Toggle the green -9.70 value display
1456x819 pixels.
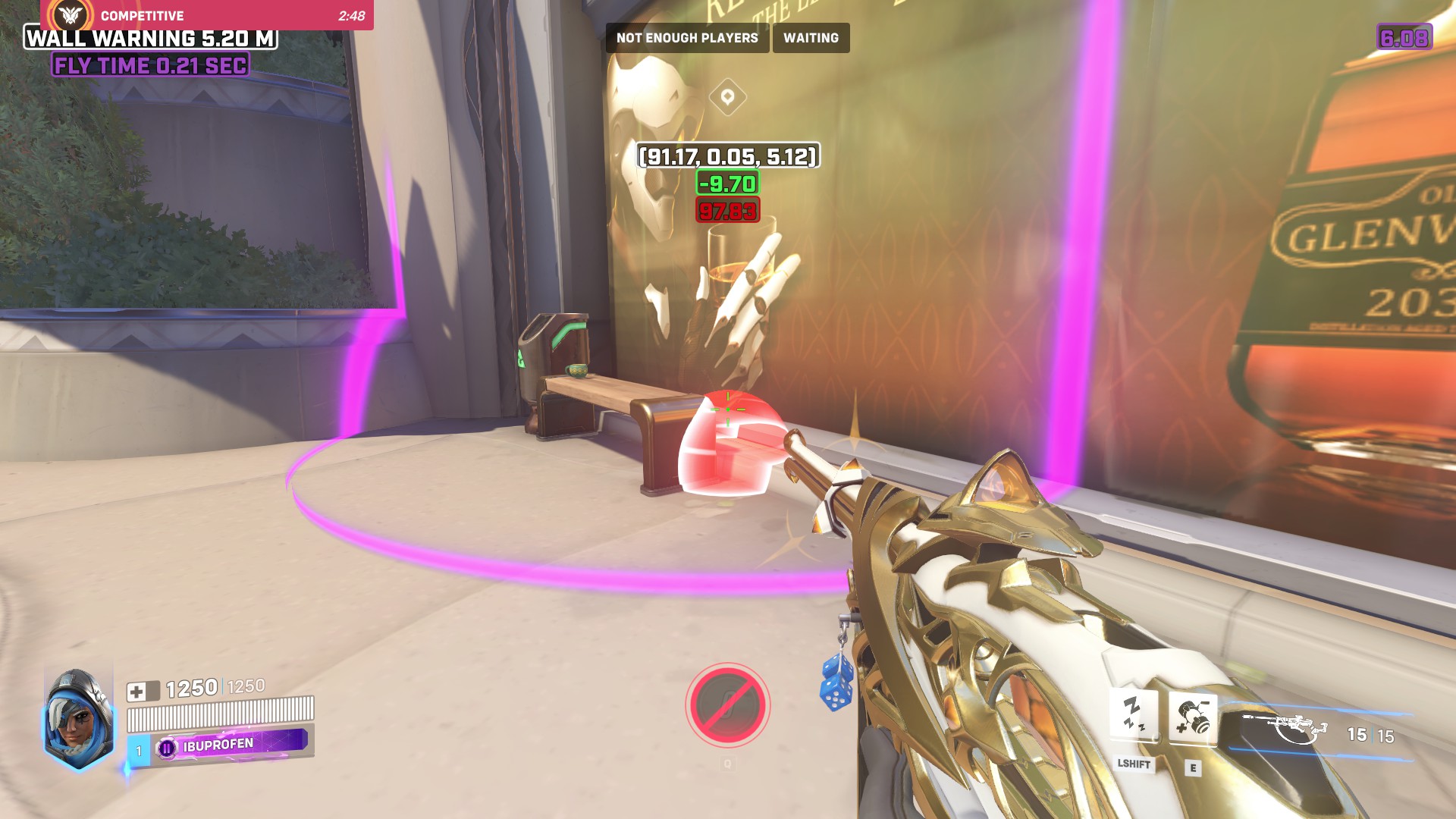tap(727, 184)
